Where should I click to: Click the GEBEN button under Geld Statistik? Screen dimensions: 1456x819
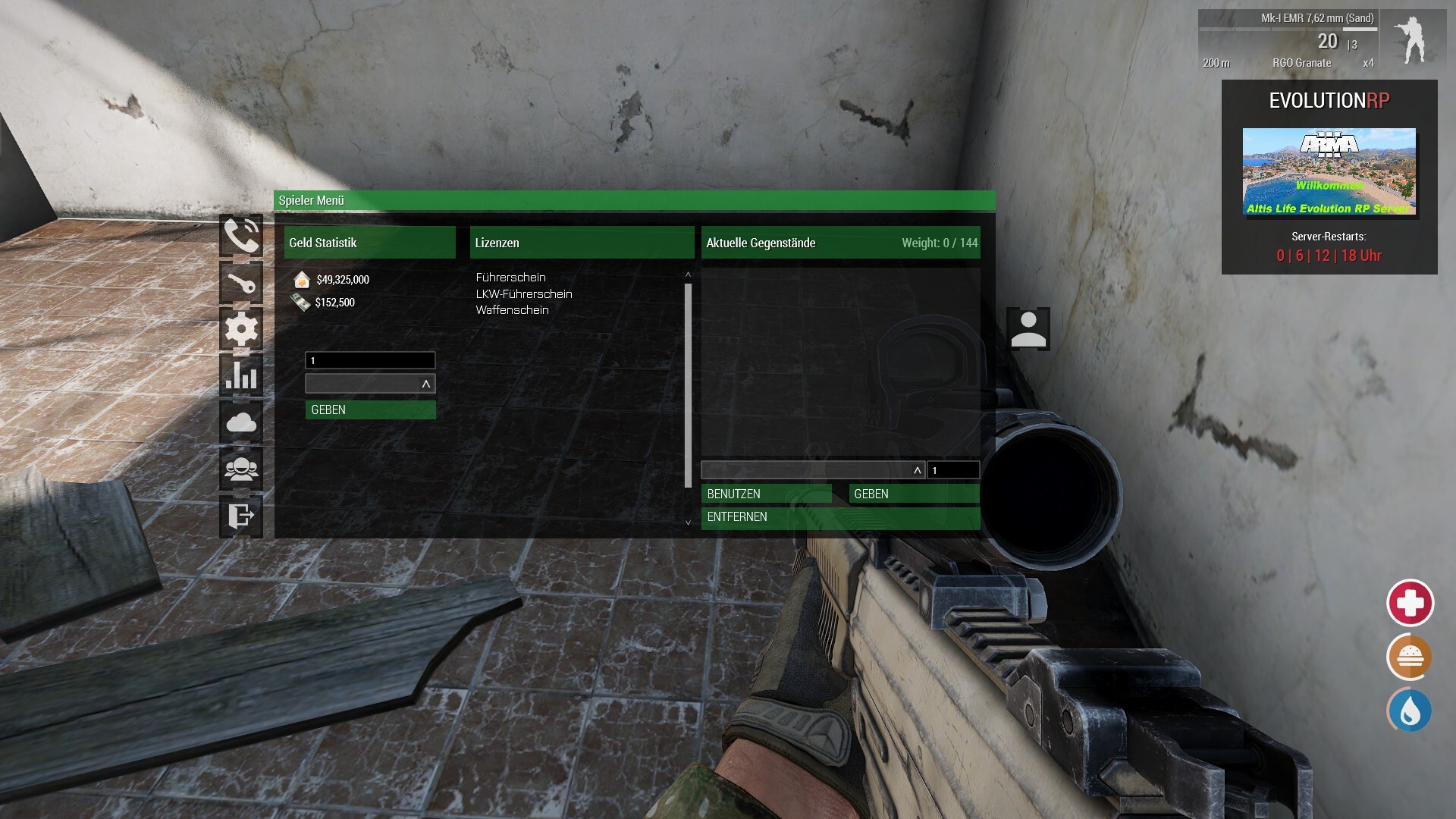coord(370,409)
